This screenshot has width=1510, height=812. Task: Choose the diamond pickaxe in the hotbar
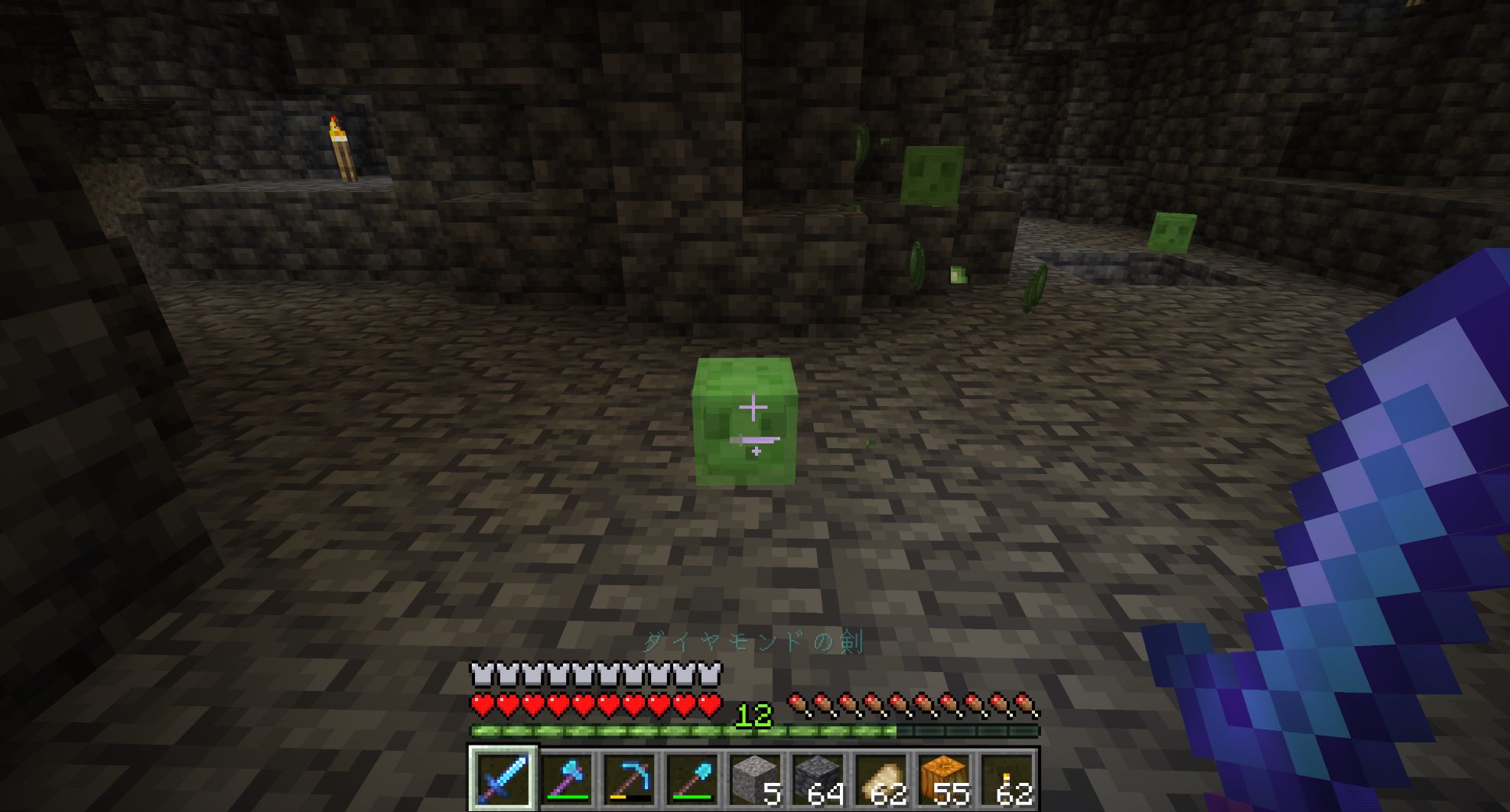point(629,778)
